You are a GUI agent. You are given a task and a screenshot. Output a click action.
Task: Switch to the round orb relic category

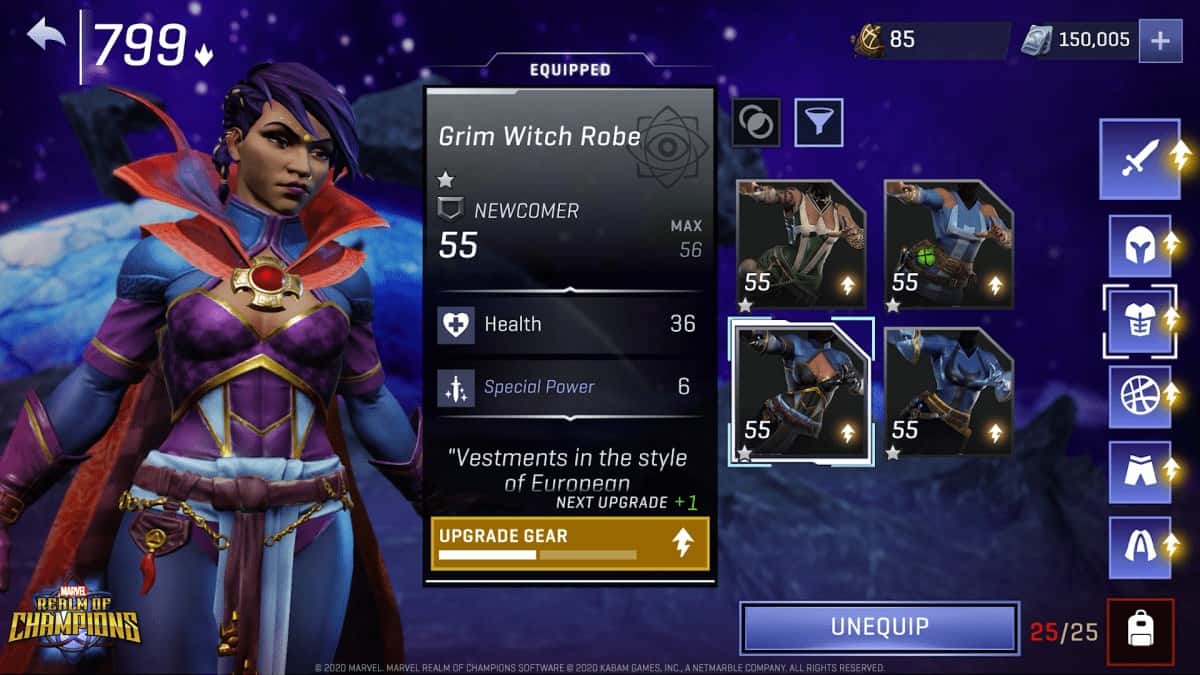tap(1140, 396)
